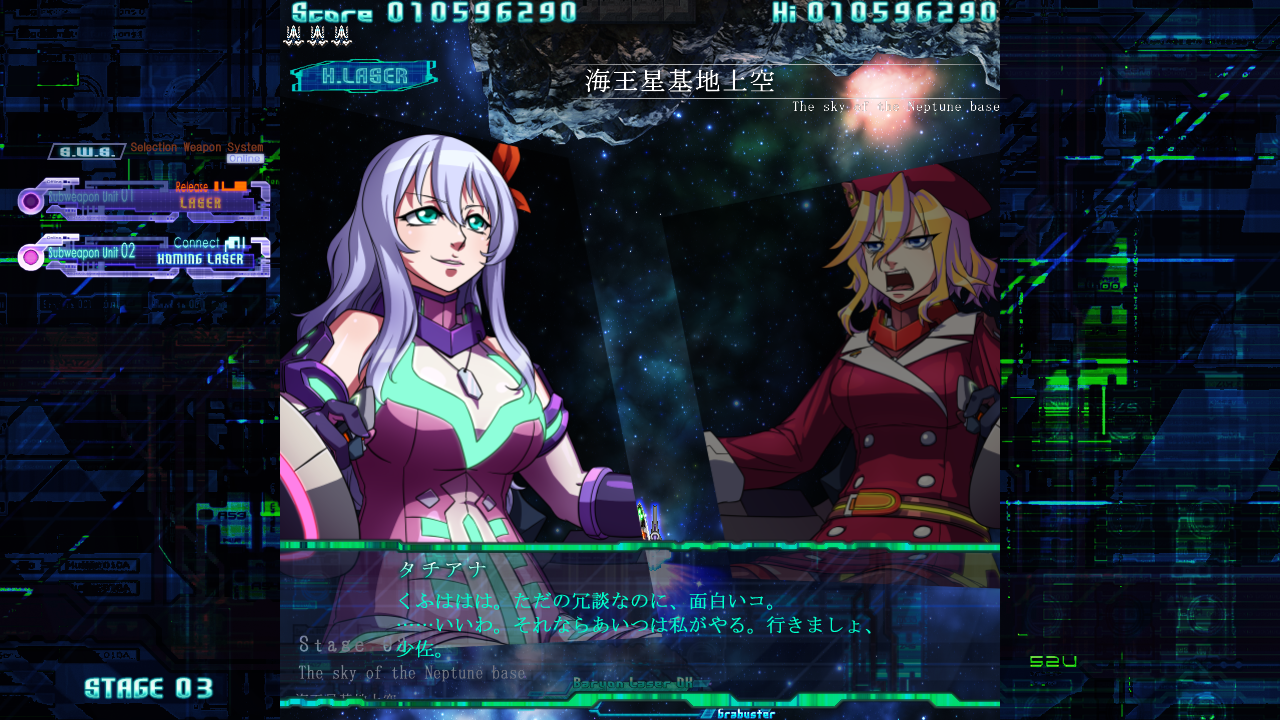Click the orange signal-strength icon beside Release
This screenshot has width=1280, height=720.
pos(232,185)
